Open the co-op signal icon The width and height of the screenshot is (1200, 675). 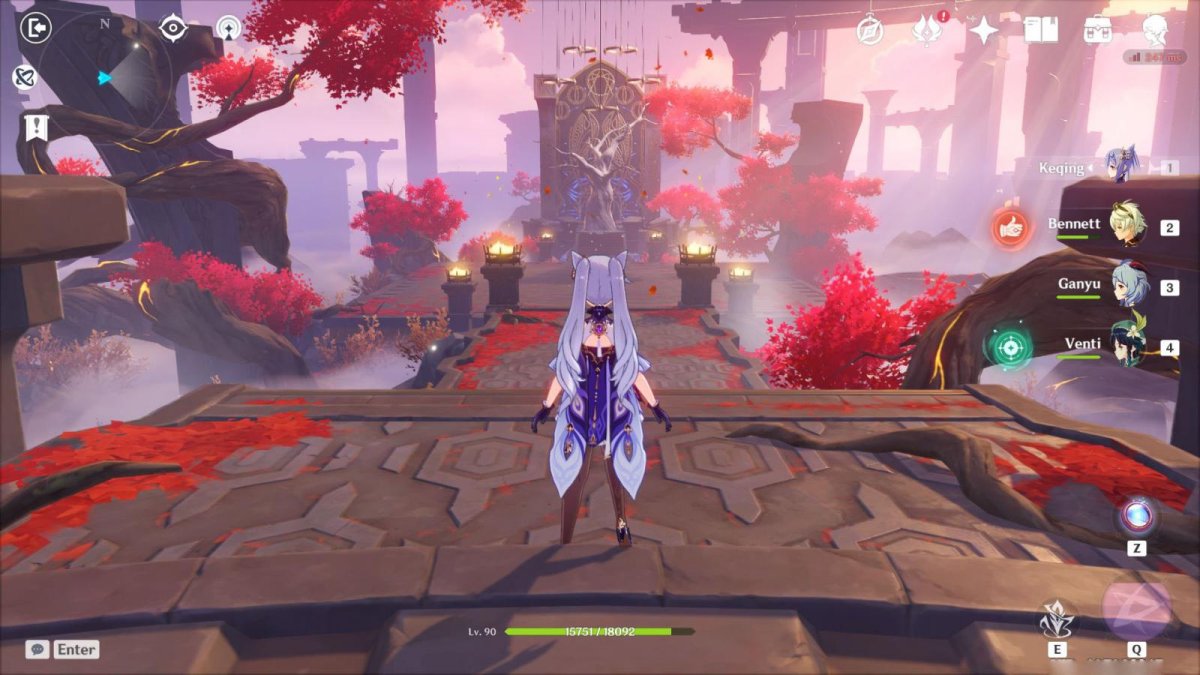(230, 28)
